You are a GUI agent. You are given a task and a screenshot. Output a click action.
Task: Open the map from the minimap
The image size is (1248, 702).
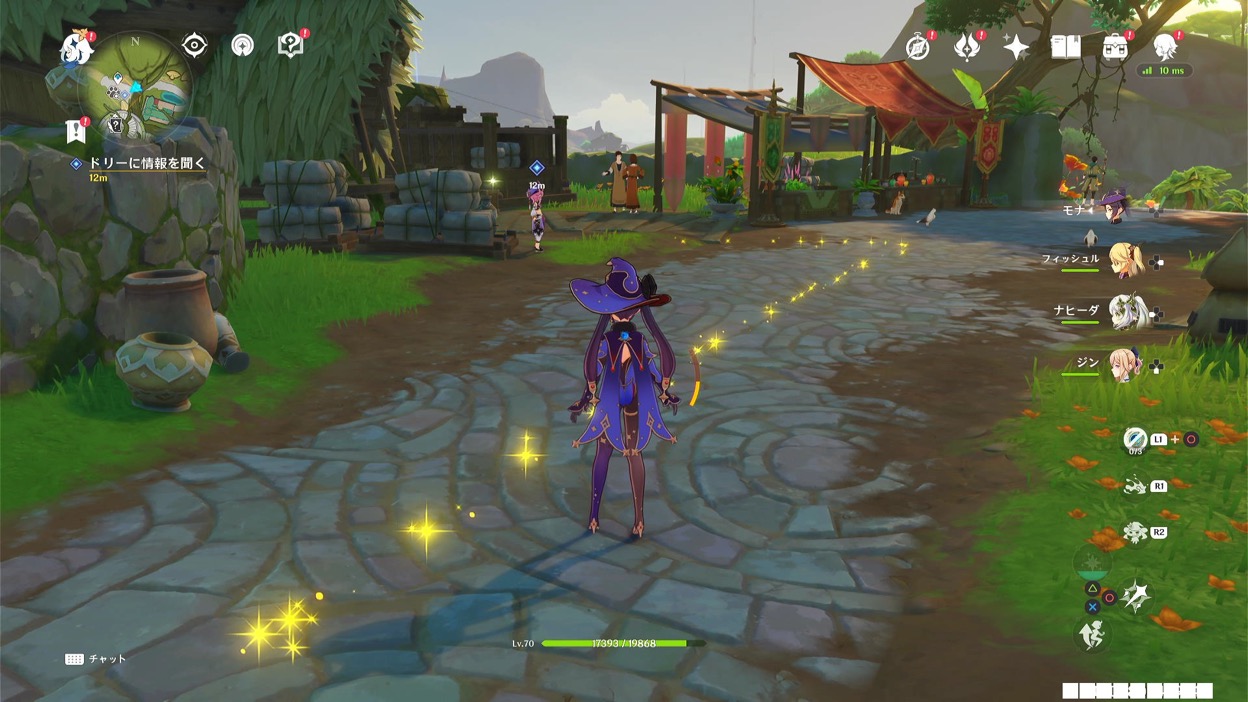click(136, 85)
